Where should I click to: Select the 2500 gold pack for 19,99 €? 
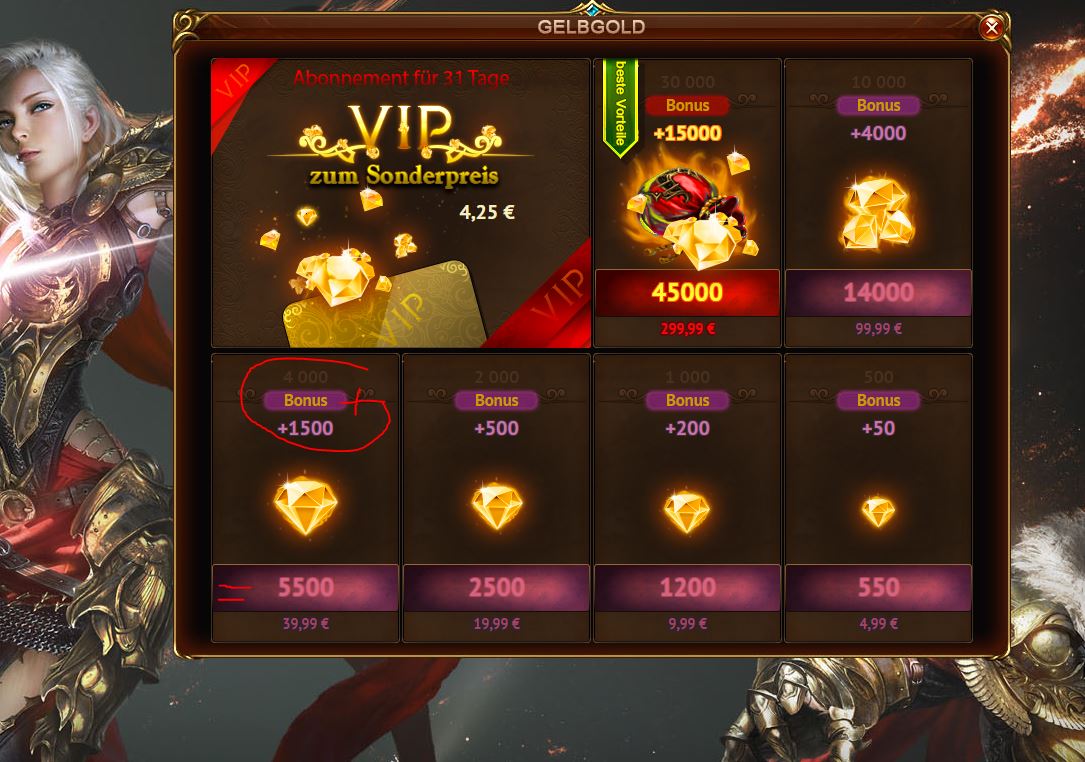[496, 587]
